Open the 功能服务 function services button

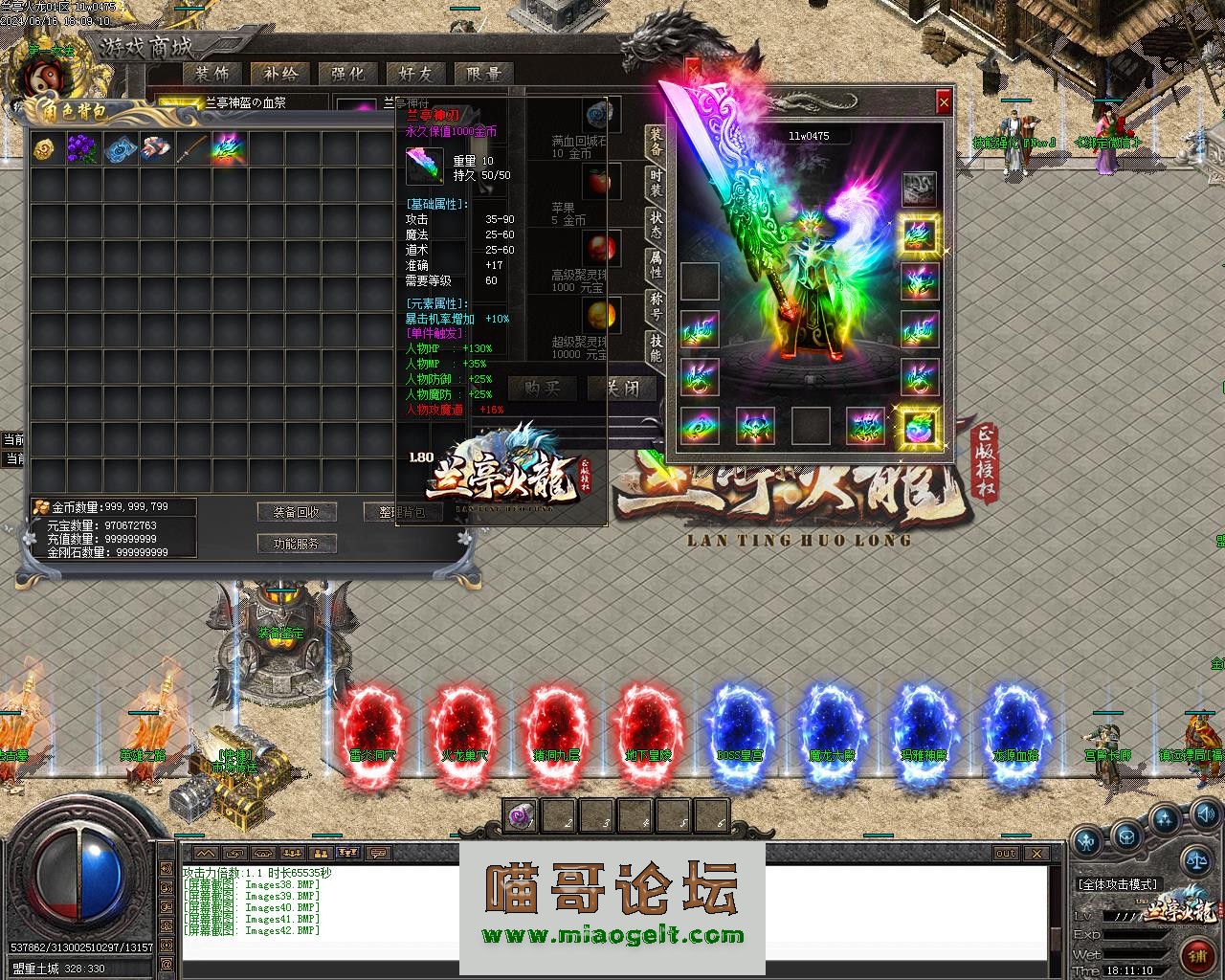coord(297,544)
